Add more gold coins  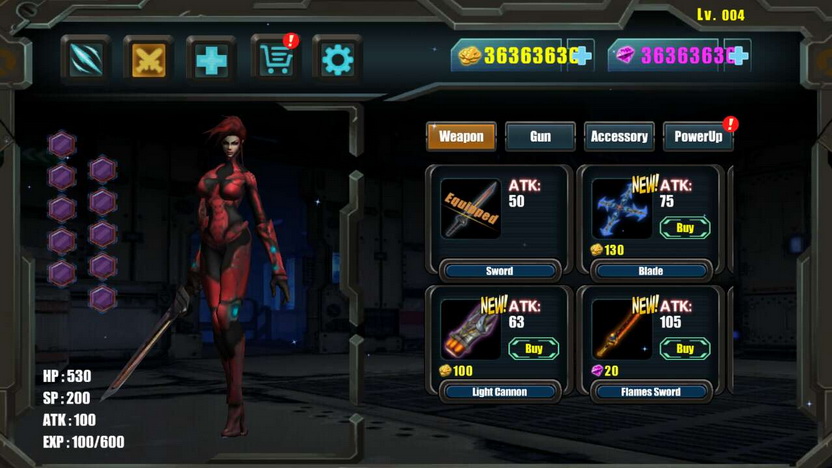(x=581, y=56)
